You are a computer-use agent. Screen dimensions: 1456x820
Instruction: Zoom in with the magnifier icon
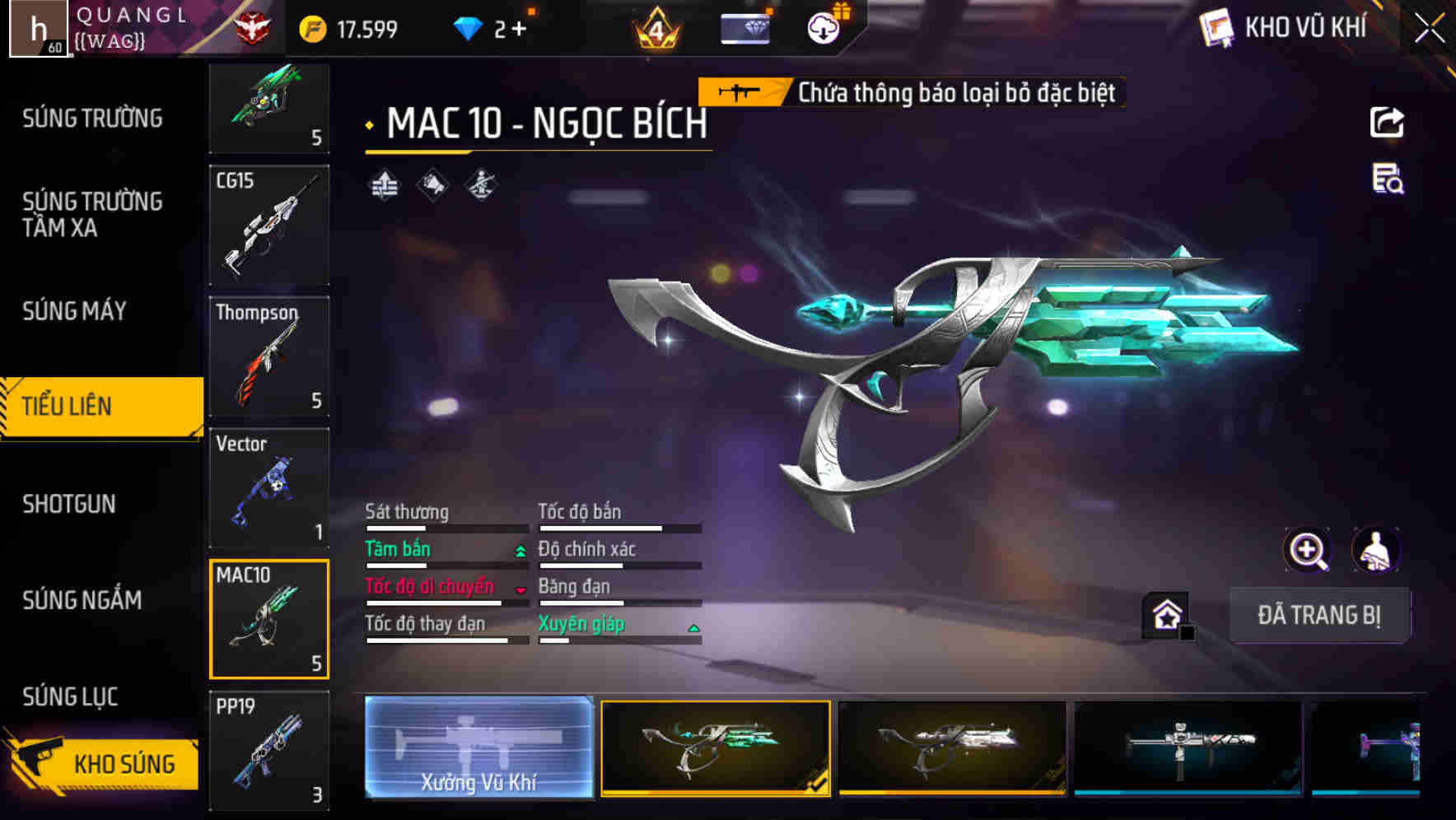(x=1307, y=550)
